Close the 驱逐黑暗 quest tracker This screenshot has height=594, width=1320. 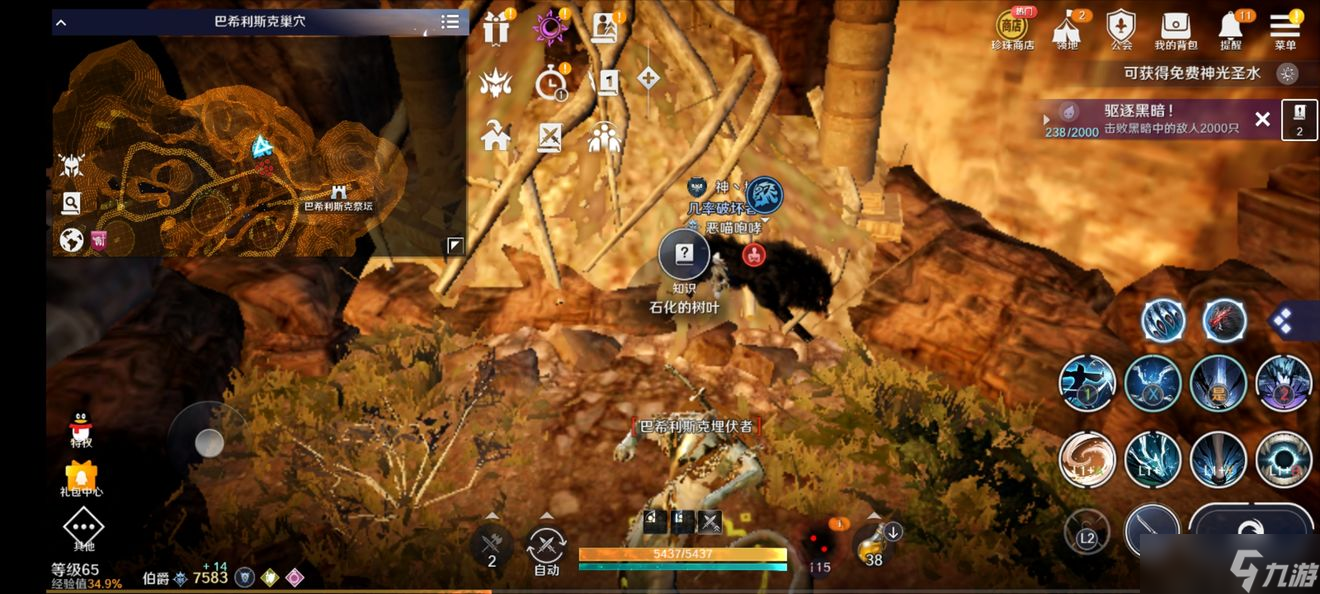click(x=1262, y=120)
